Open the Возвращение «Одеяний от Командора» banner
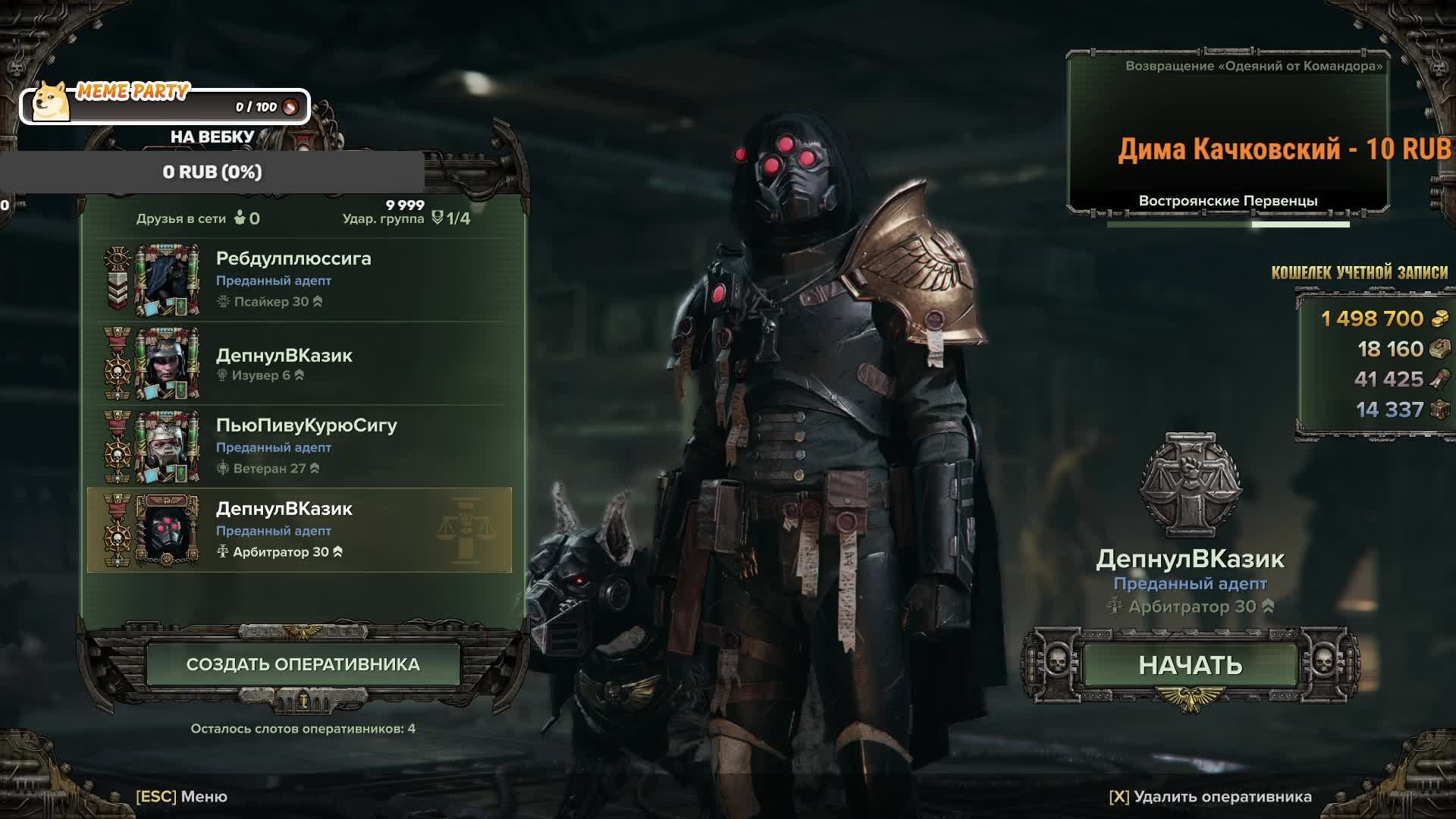Image resolution: width=1456 pixels, height=819 pixels. point(1228,133)
